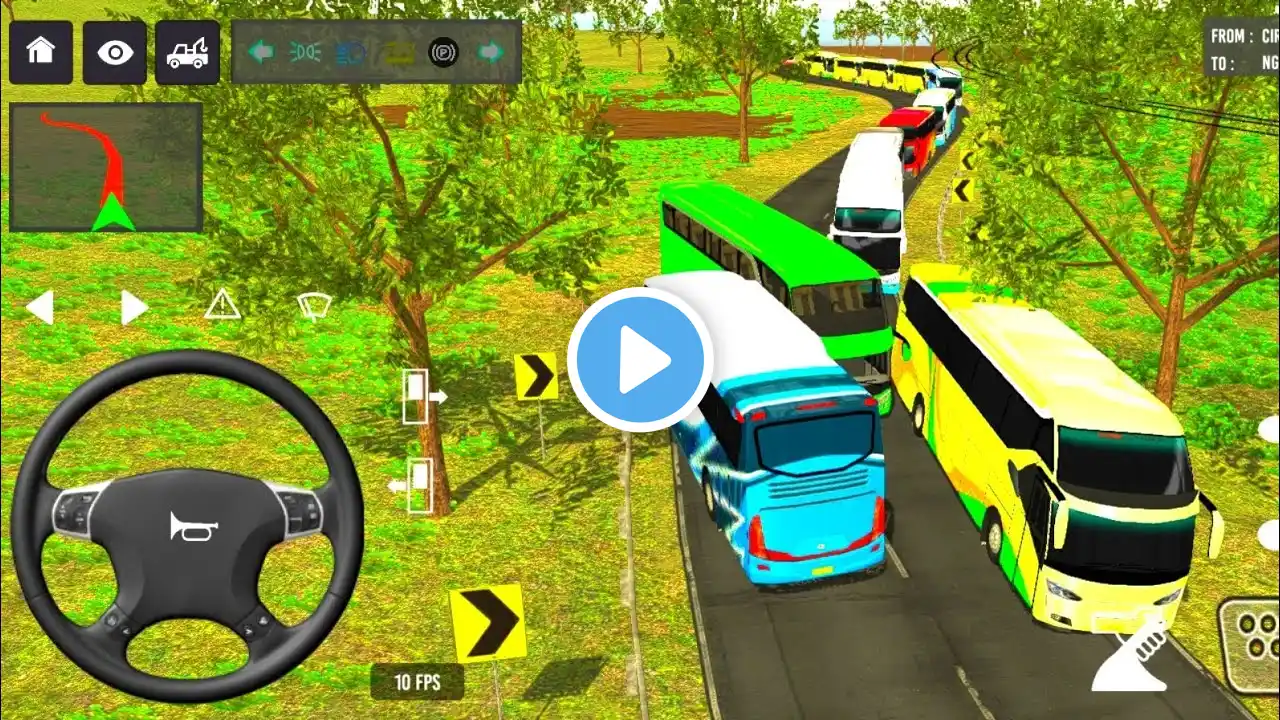Steer right with the white right arrow
The height and width of the screenshot is (720, 1280).
[133, 307]
